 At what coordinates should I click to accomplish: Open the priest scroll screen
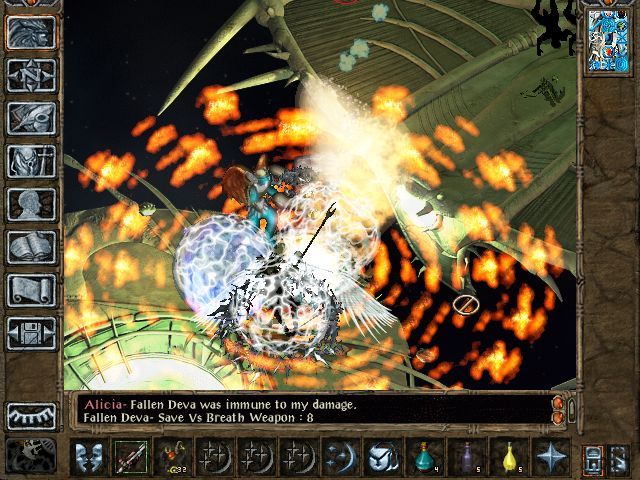31,290
